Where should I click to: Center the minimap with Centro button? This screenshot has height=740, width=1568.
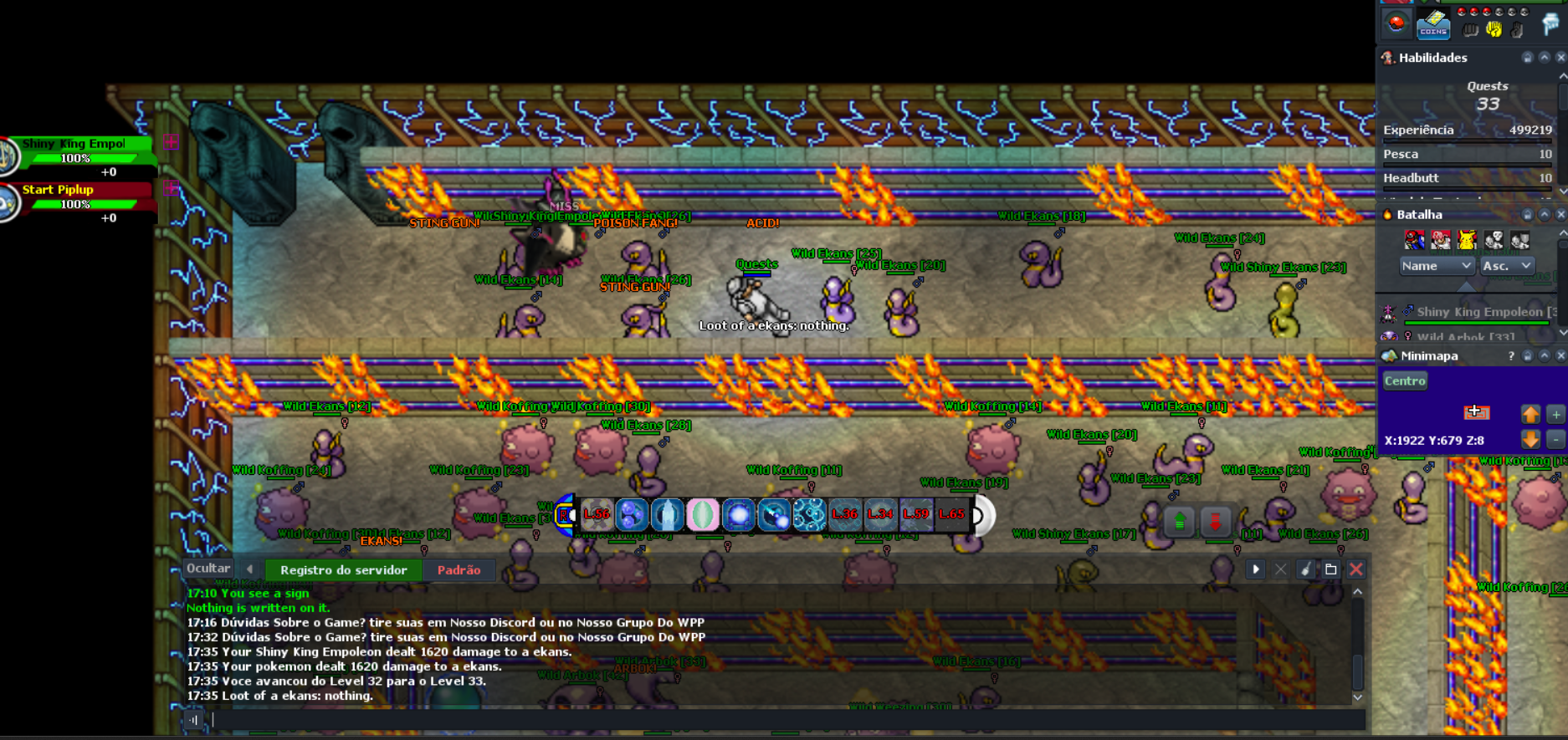pyautogui.click(x=1404, y=381)
